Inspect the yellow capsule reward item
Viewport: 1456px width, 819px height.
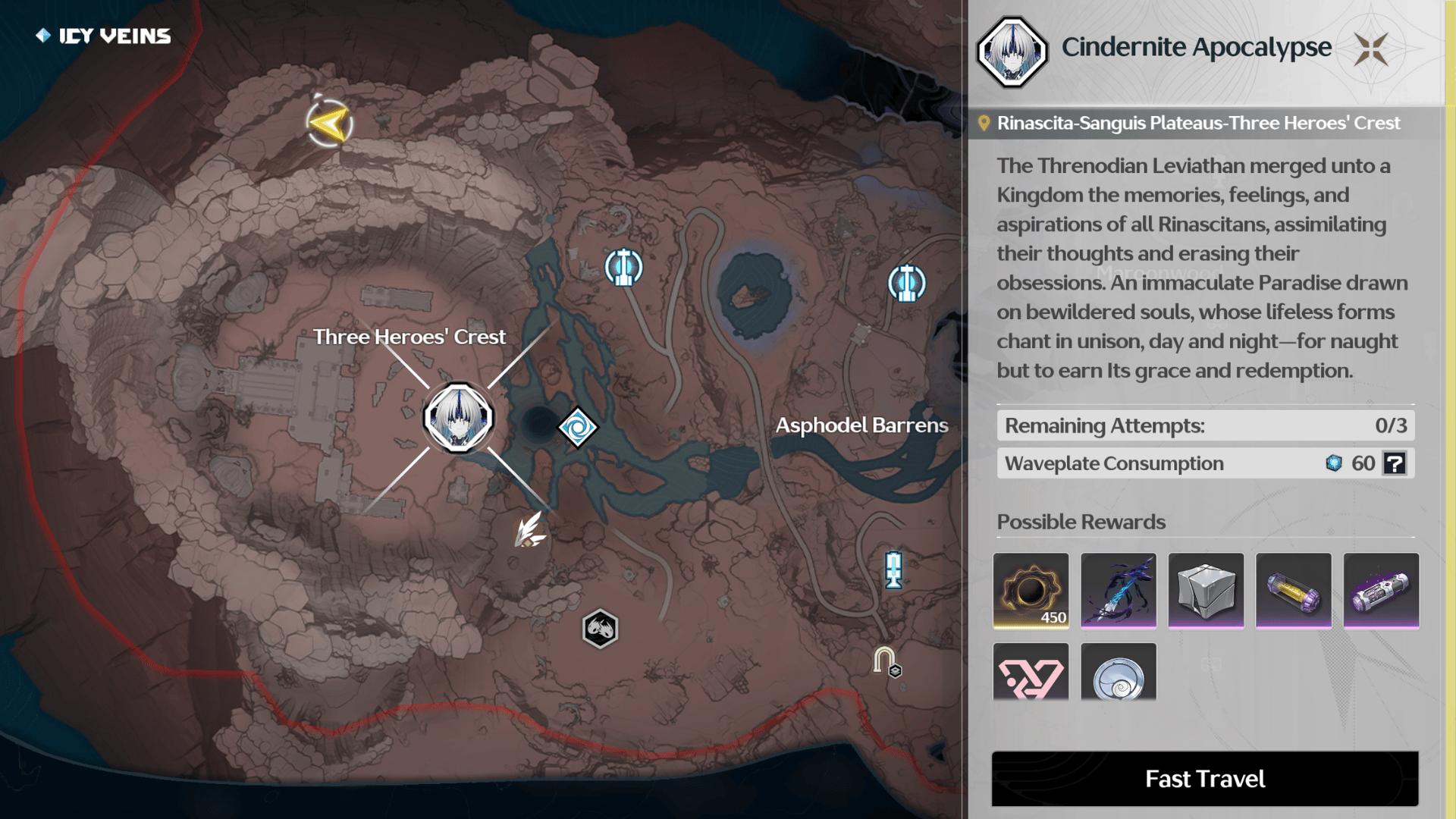pos(1294,591)
